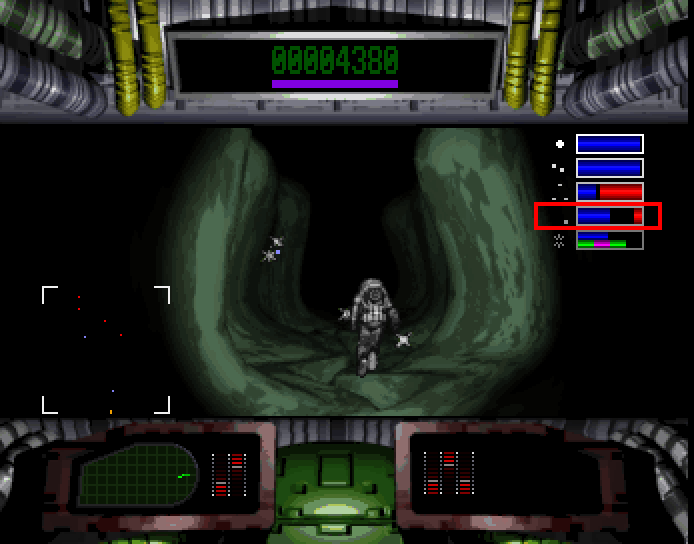The height and width of the screenshot is (544, 694).
Task: Click the green grid radar screen
Action: coord(138,474)
